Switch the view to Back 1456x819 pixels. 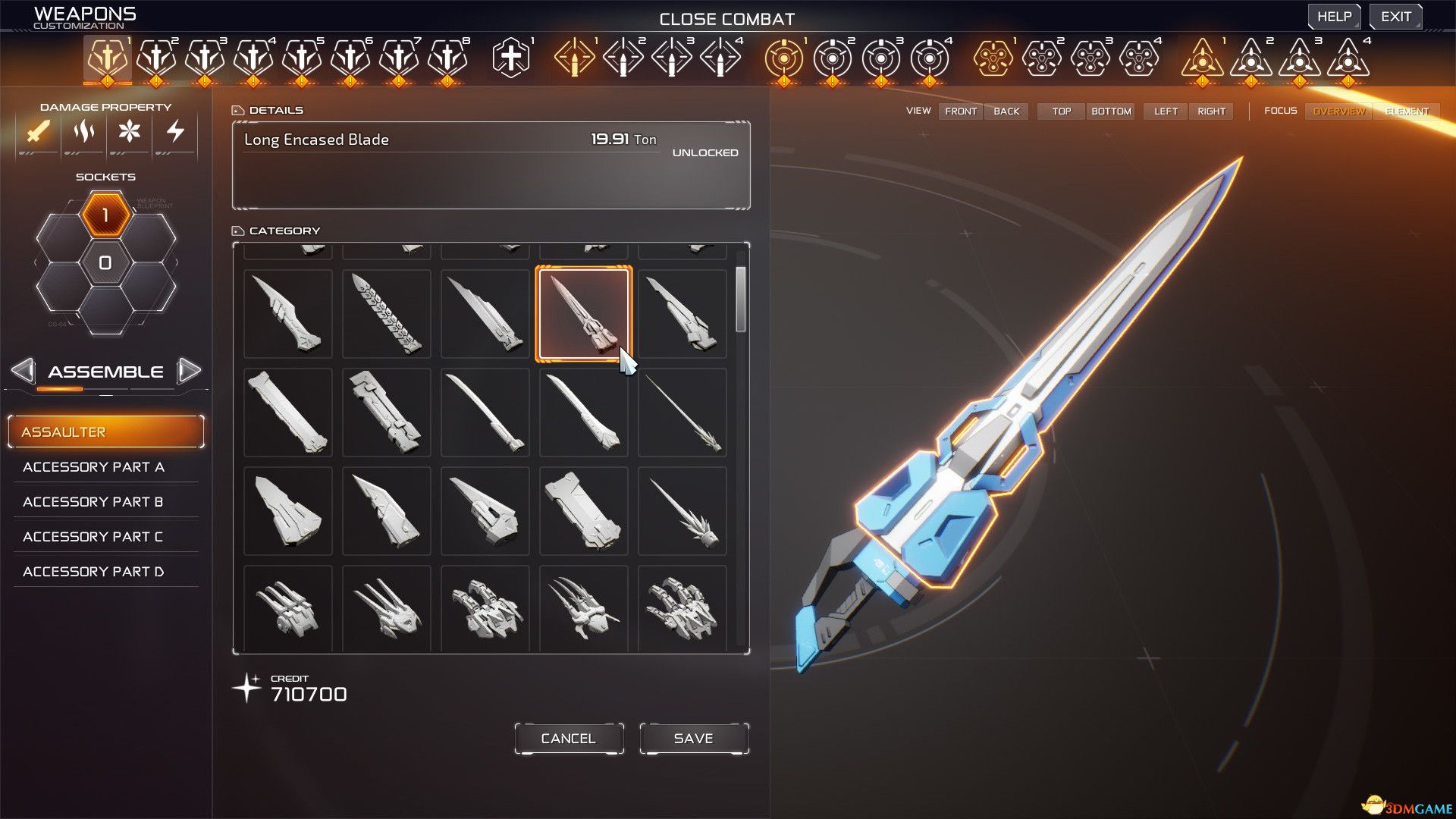point(1006,111)
